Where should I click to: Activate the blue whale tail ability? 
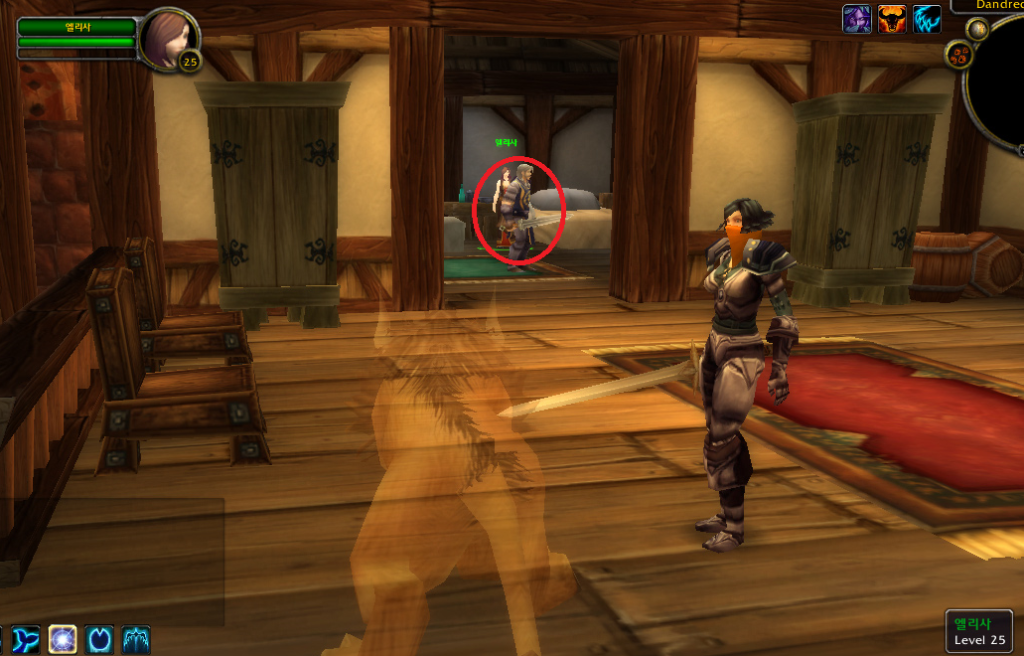pyautogui.click(x=26, y=639)
